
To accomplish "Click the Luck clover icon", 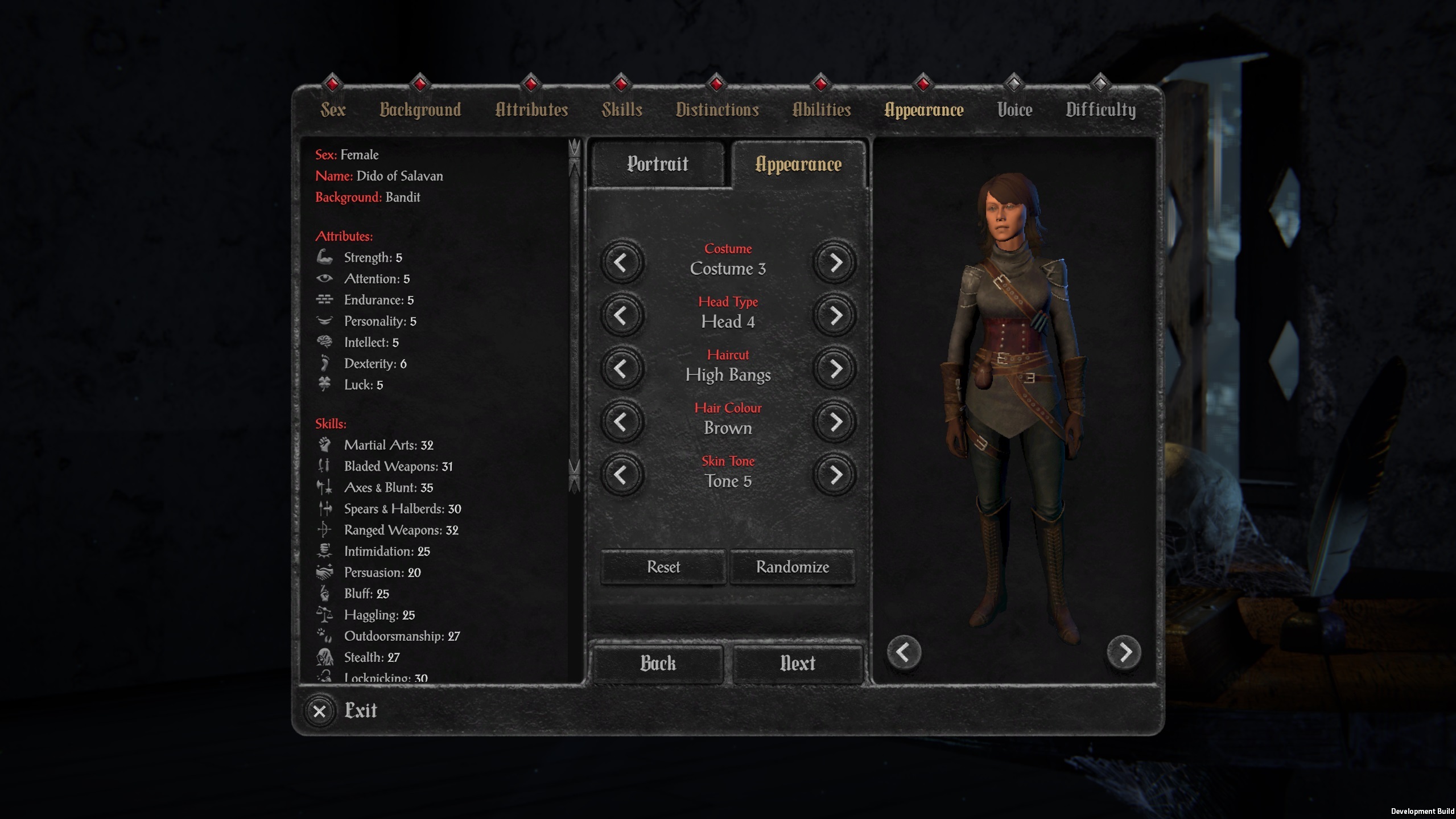I will pos(325,384).
